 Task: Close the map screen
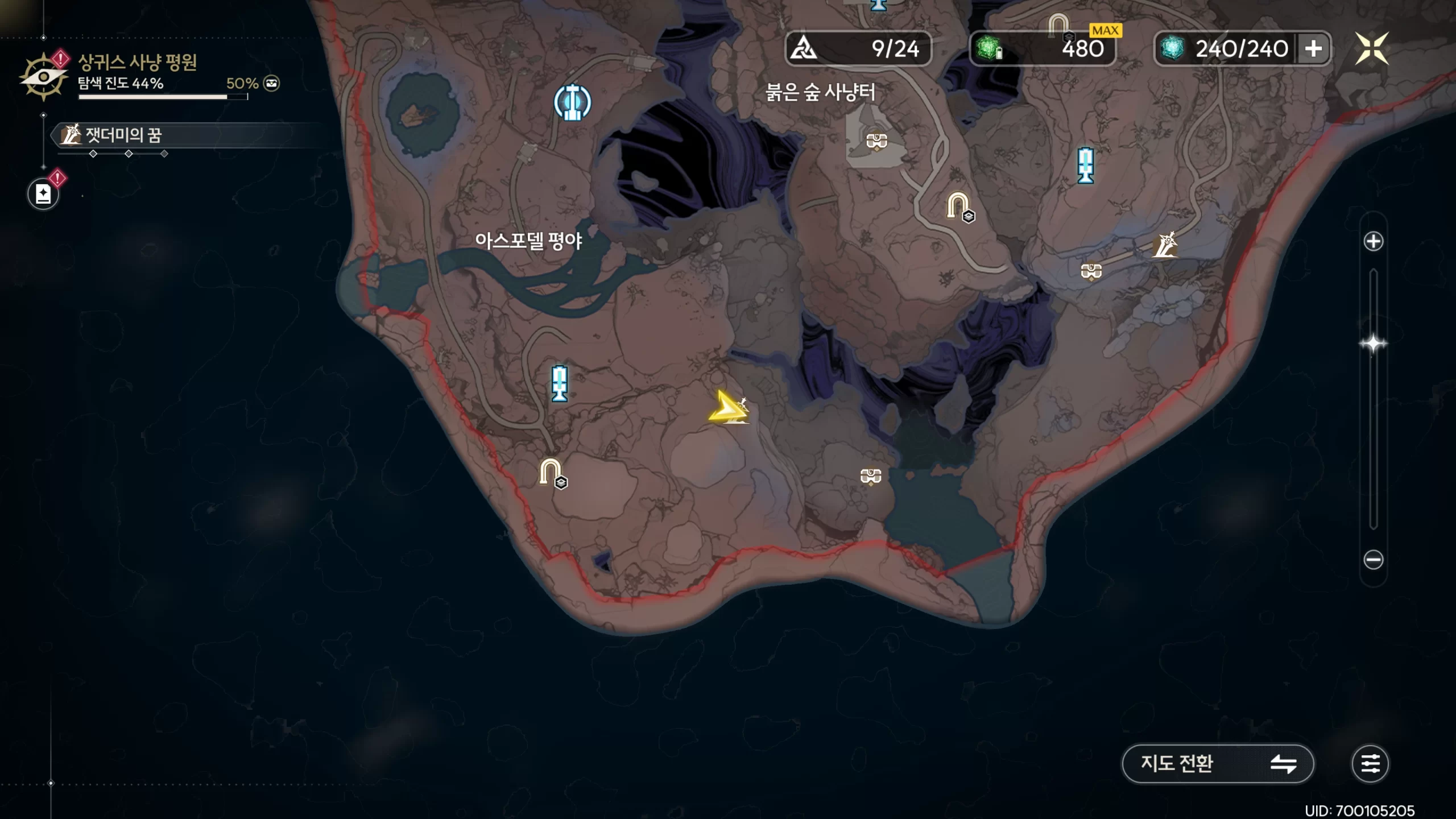click(1372, 48)
